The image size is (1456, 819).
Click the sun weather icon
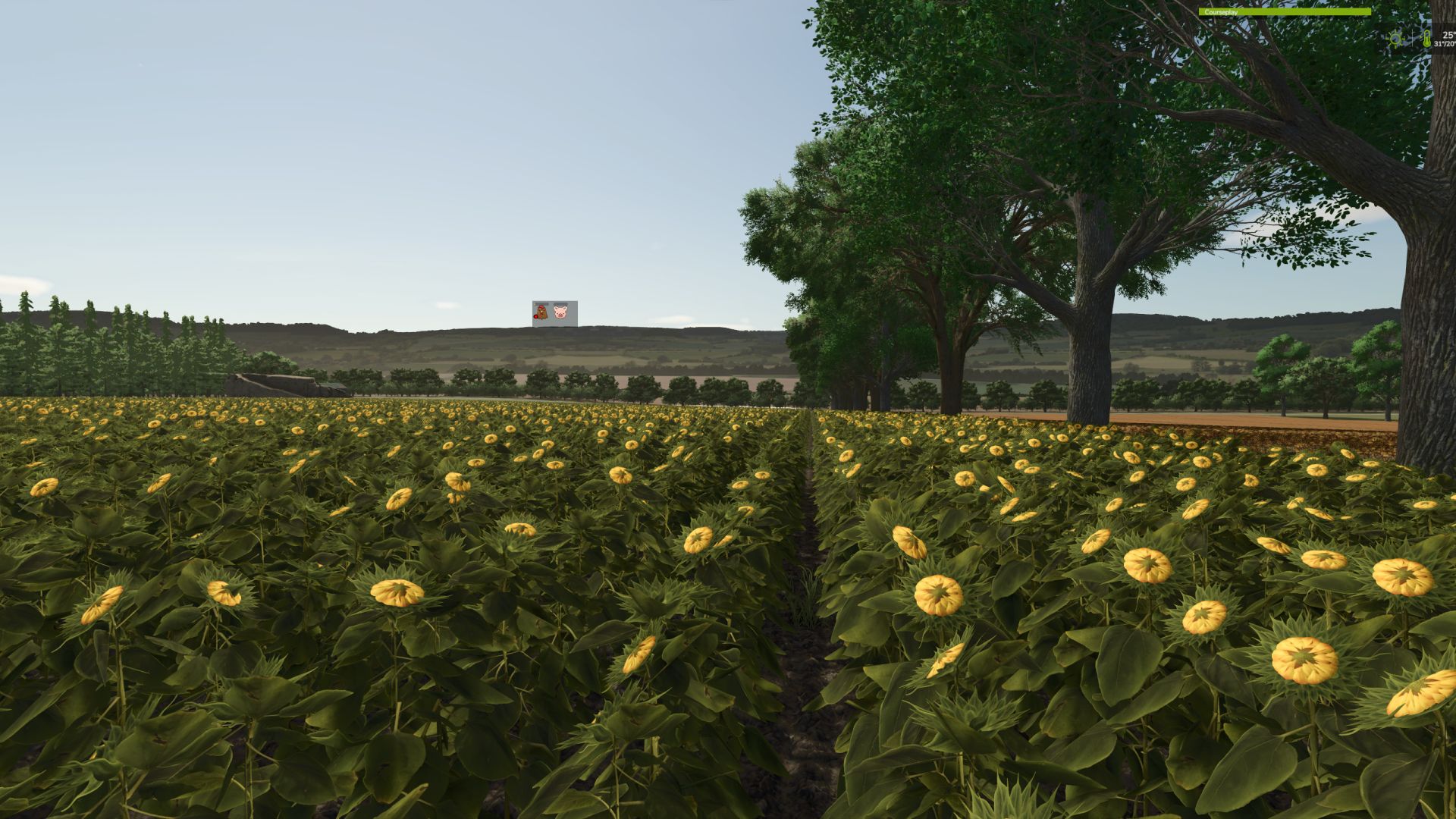pyautogui.click(x=1395, y=39)
